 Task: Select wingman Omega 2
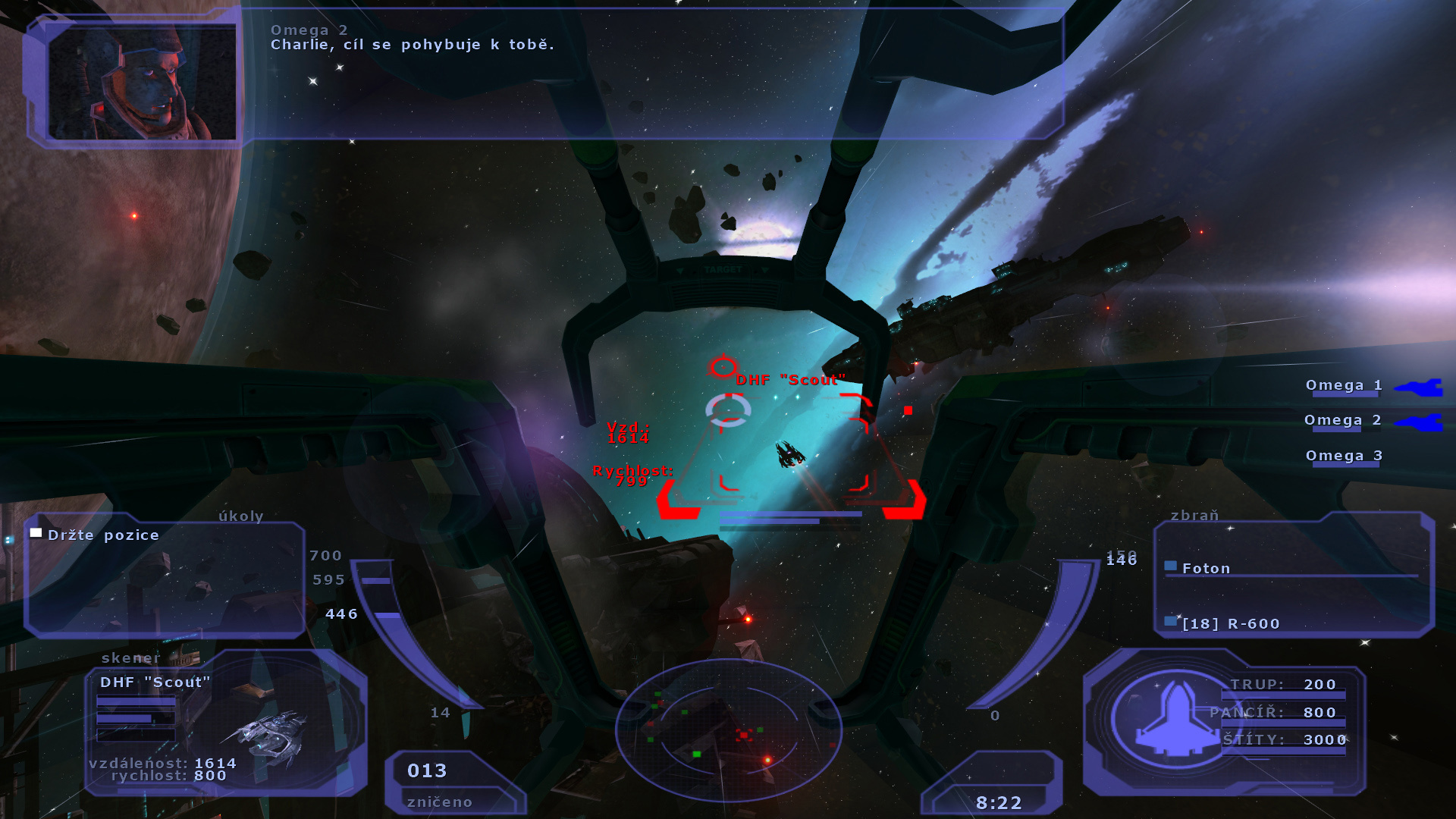(1342, 420)
